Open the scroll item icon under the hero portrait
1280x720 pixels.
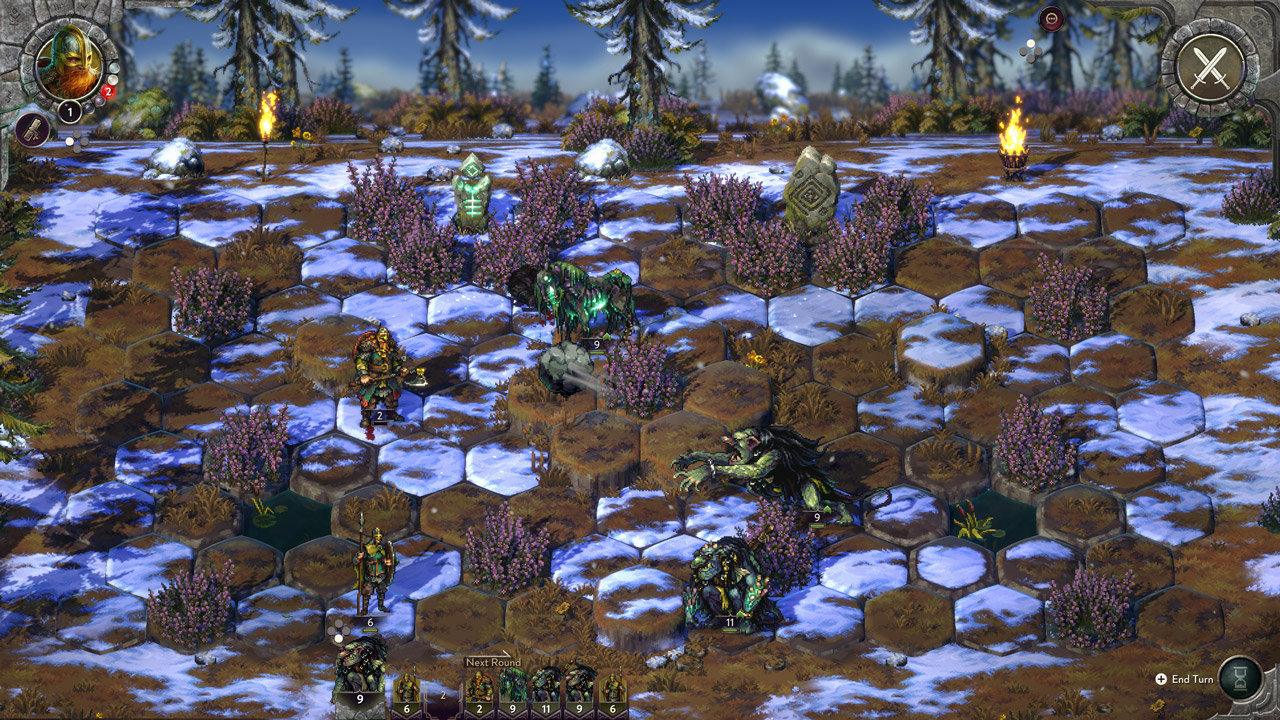(31, 128)
